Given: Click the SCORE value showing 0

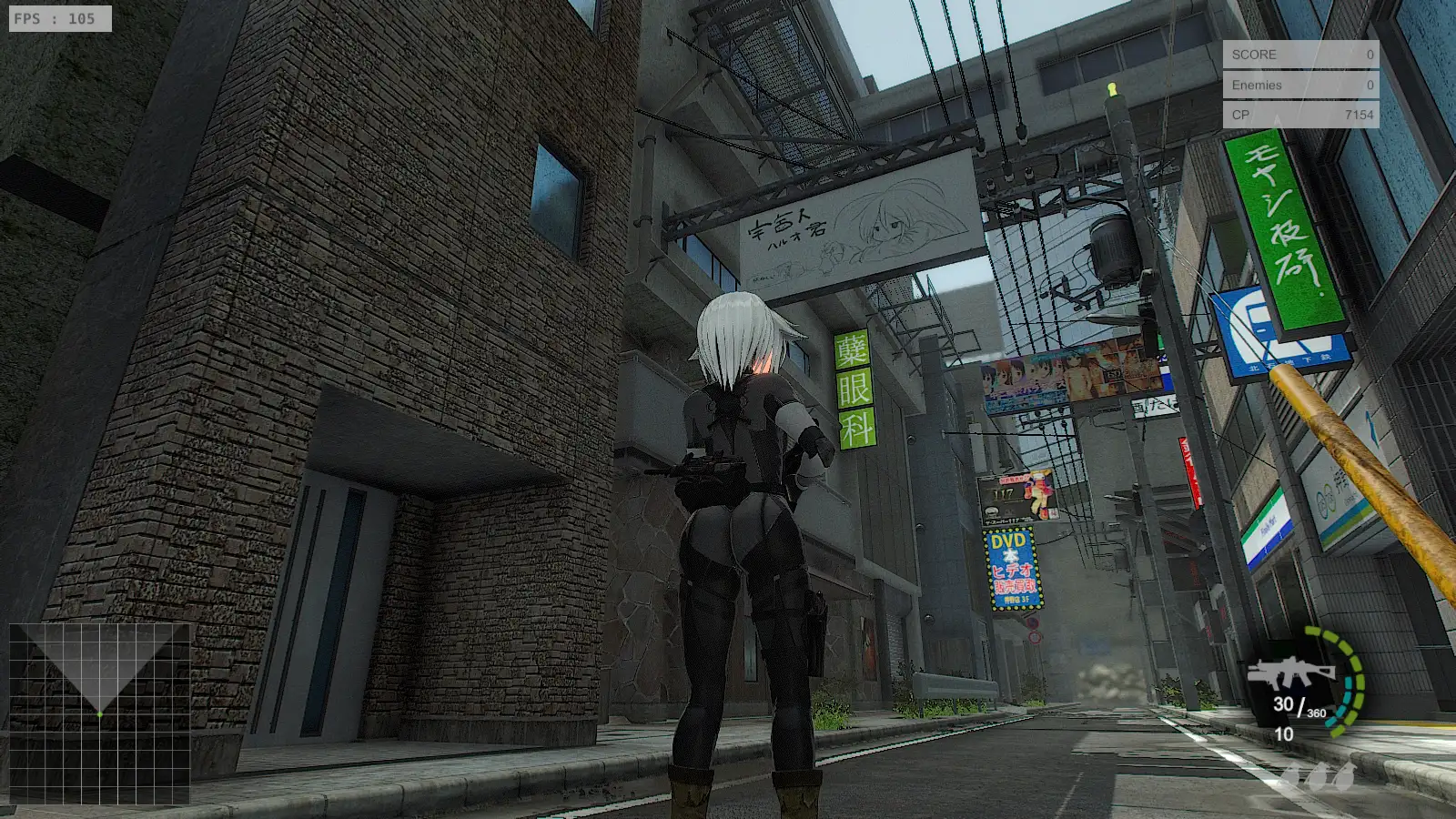Looking at the screenshot, I should click(x=1369, y=55).
